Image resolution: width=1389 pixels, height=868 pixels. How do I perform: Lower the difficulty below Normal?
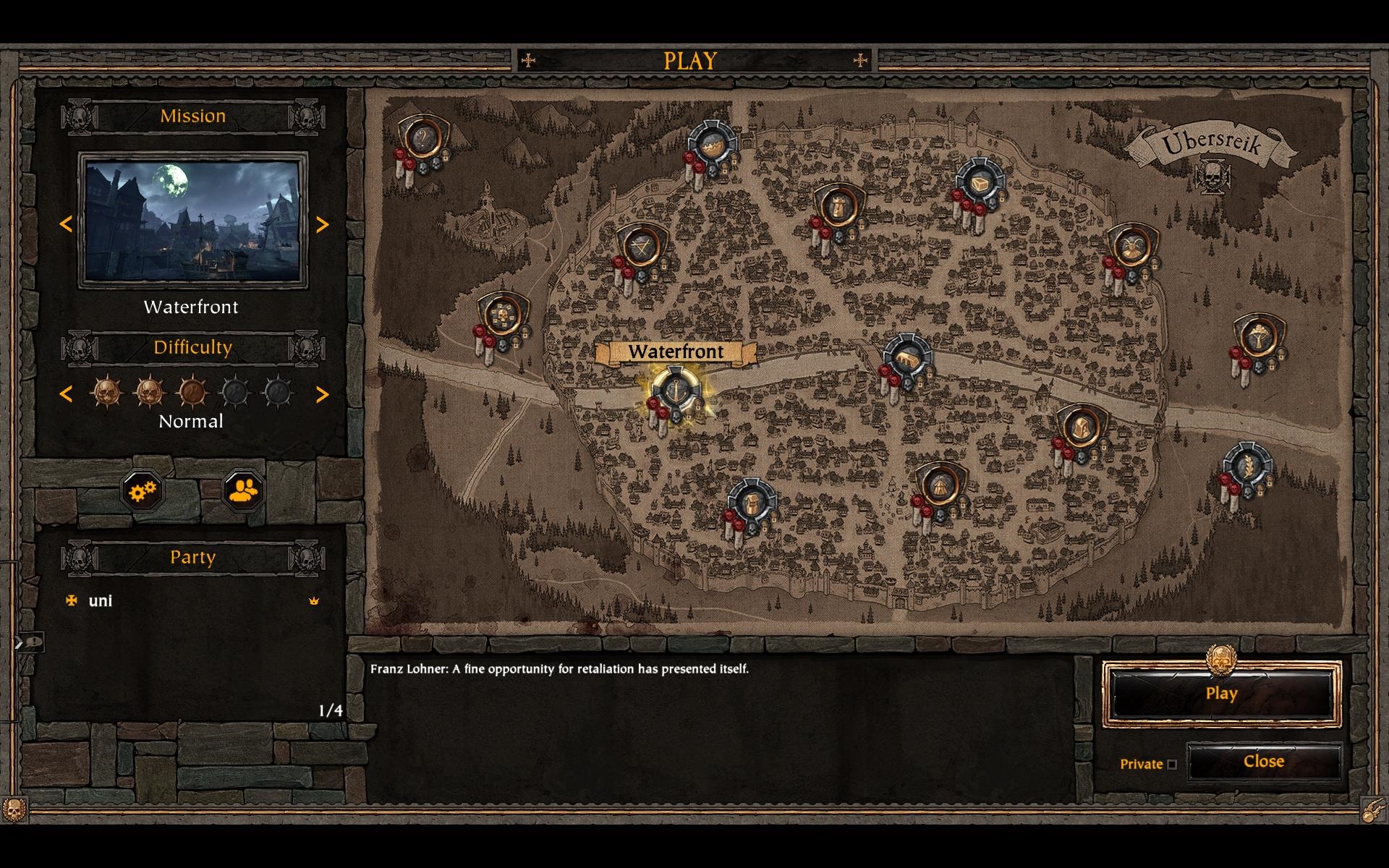[66, 394]
